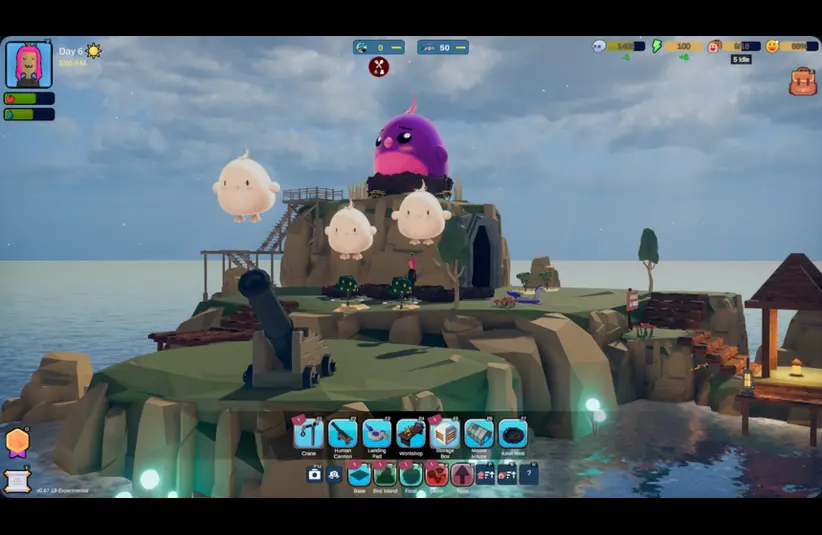822x535 pixels.
Task: Select the Crane build item
Action: click(x=308, y=433)
